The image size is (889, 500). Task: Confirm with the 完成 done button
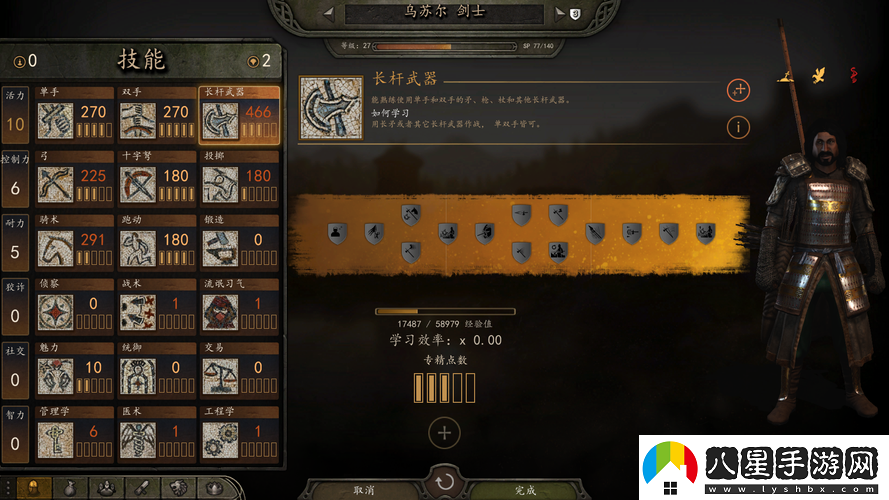coord(525,490)
